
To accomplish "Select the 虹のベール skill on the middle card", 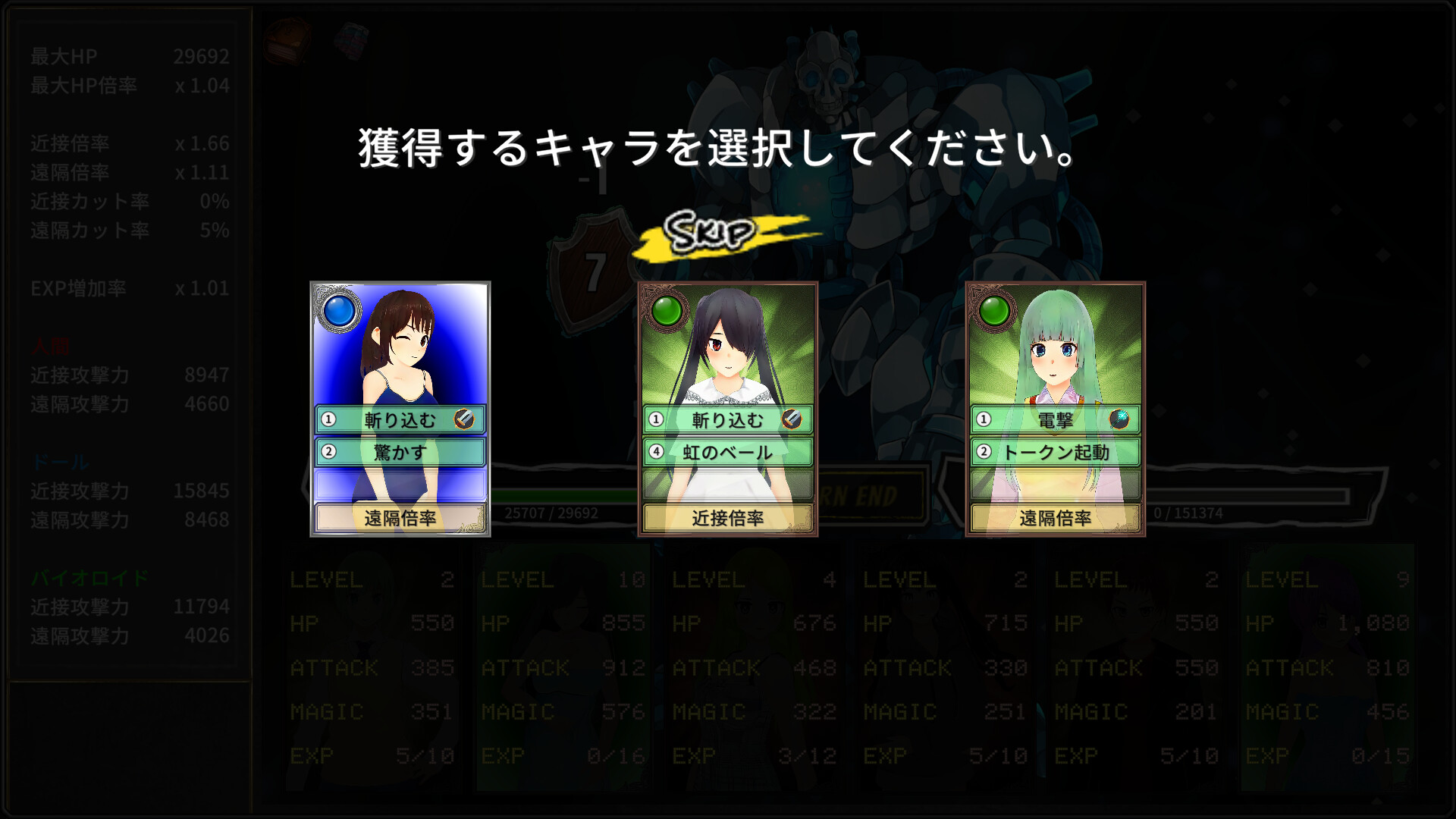I will point(726,451).
